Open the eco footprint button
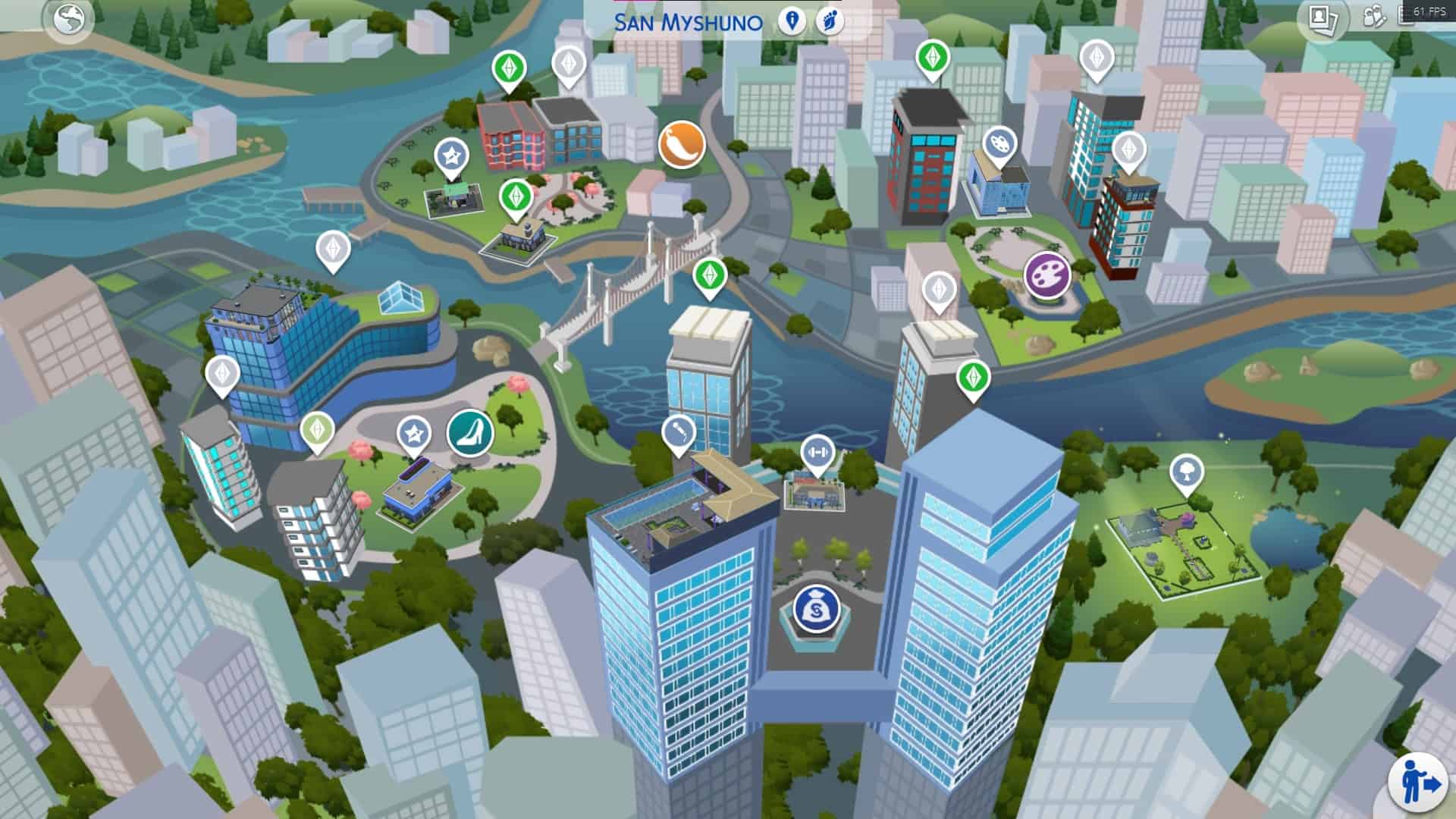Viewport: 1456px width, 819px height. tap(830, 20)
